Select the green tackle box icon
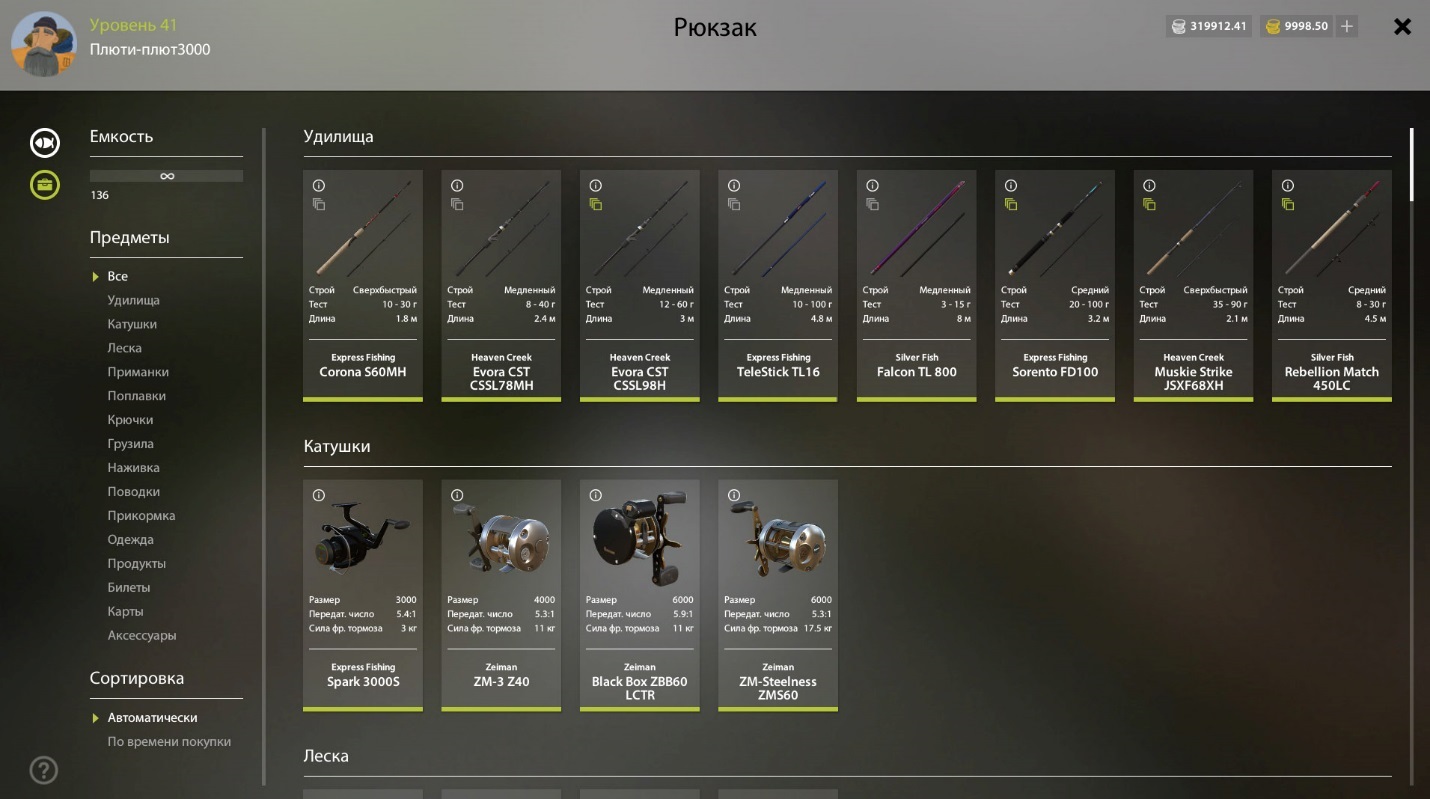This screenshot has width=1430, height=799. pos(45,185)
